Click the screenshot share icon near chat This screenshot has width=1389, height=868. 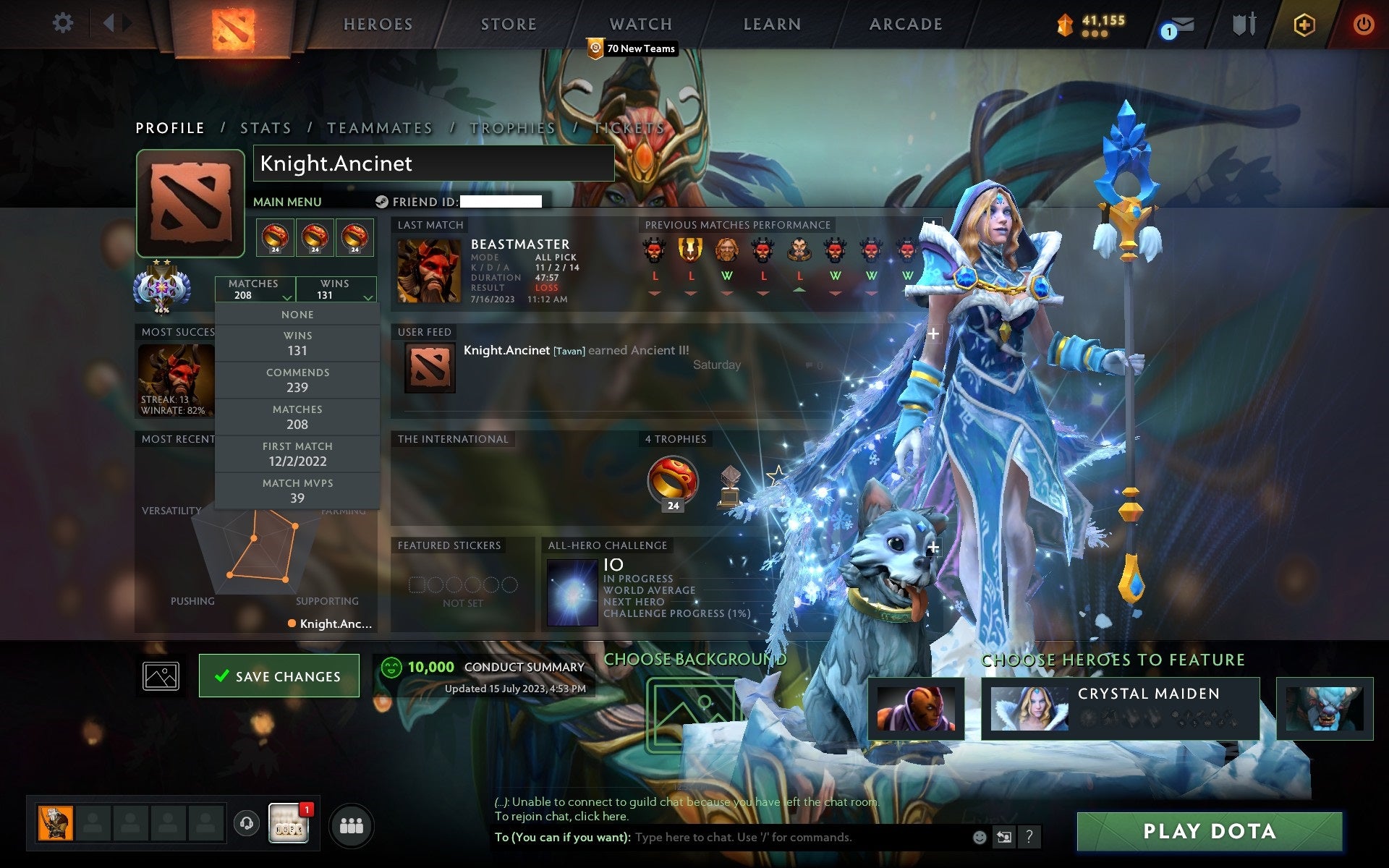tap(1003, 838)
